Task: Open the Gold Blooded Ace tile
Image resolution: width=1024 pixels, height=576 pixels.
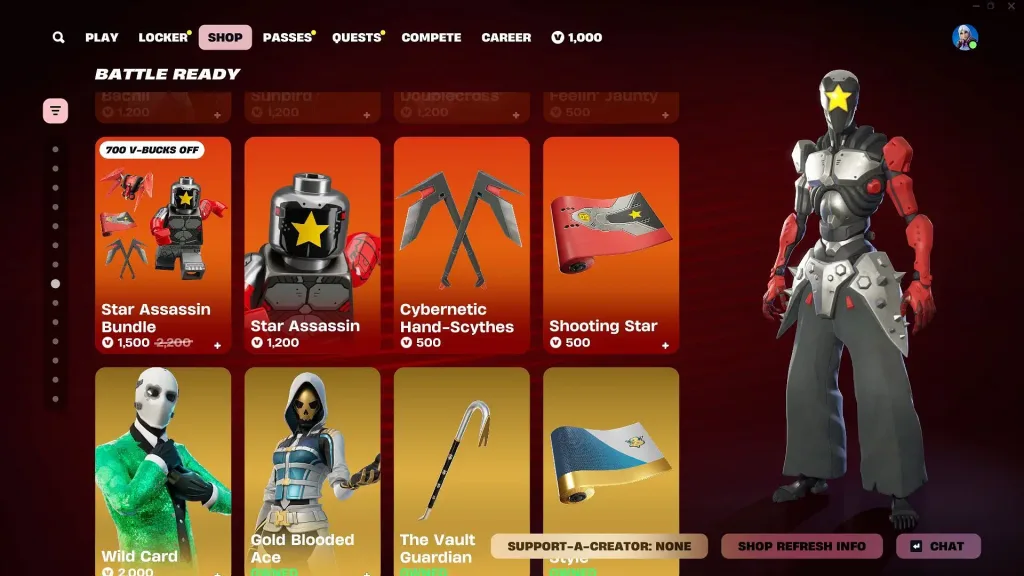Action: pos(312,470)
